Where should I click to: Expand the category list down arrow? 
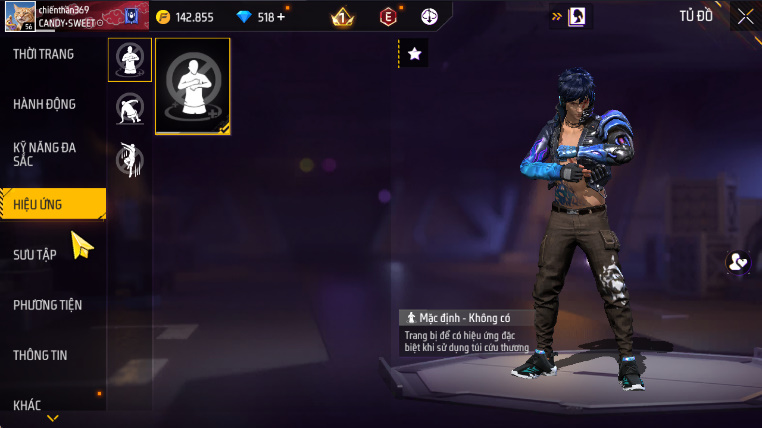coord(53,418)
